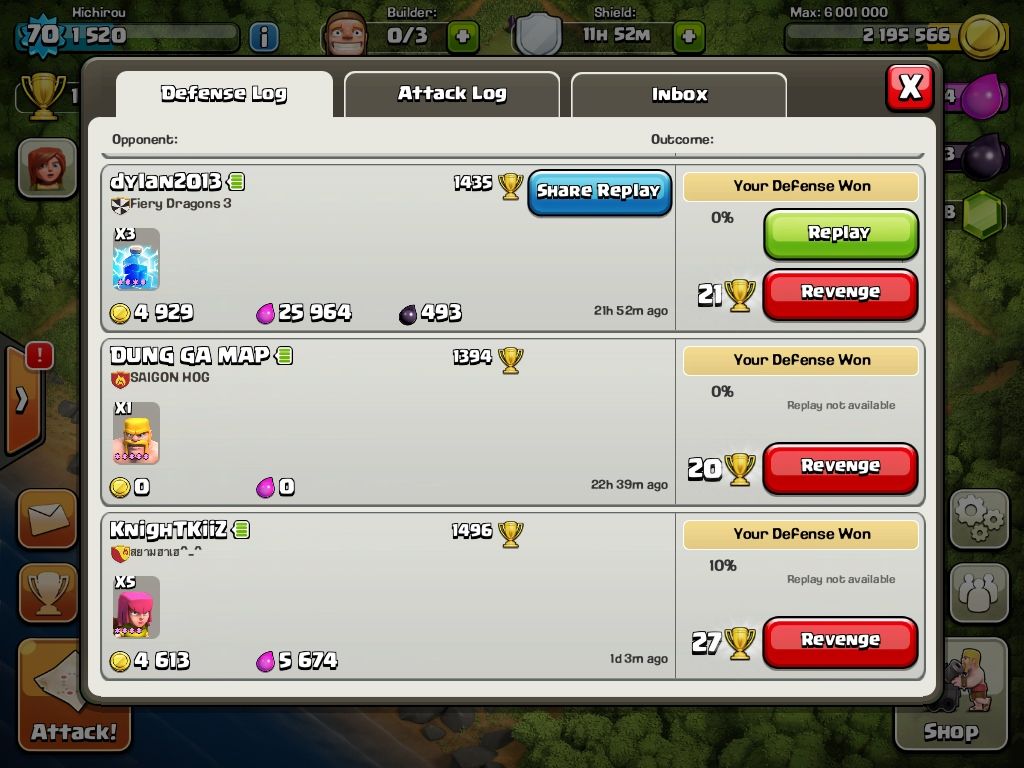Take revenge on DUNG GA MAP

pos(840,467)
